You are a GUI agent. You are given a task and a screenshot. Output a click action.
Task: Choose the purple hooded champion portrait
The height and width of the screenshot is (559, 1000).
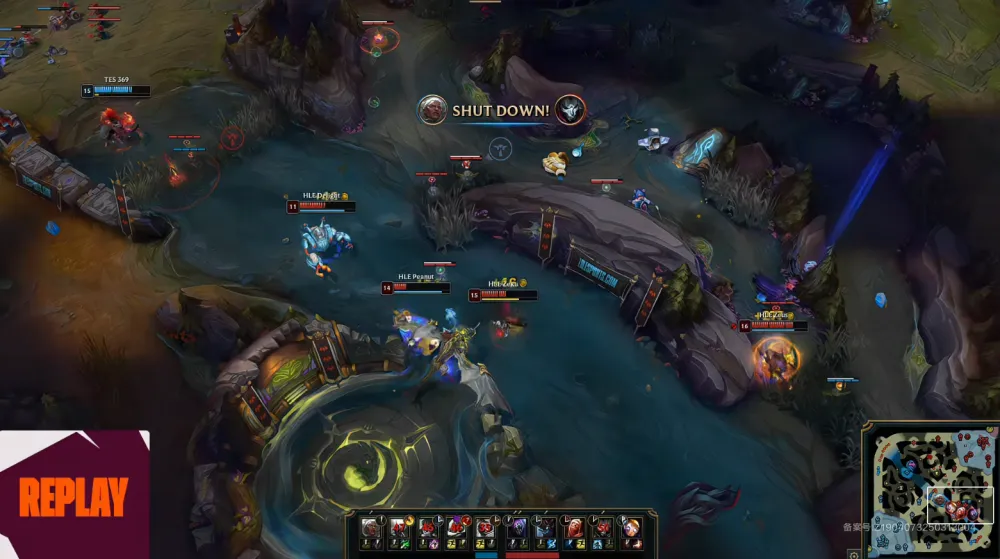point(517,528)
